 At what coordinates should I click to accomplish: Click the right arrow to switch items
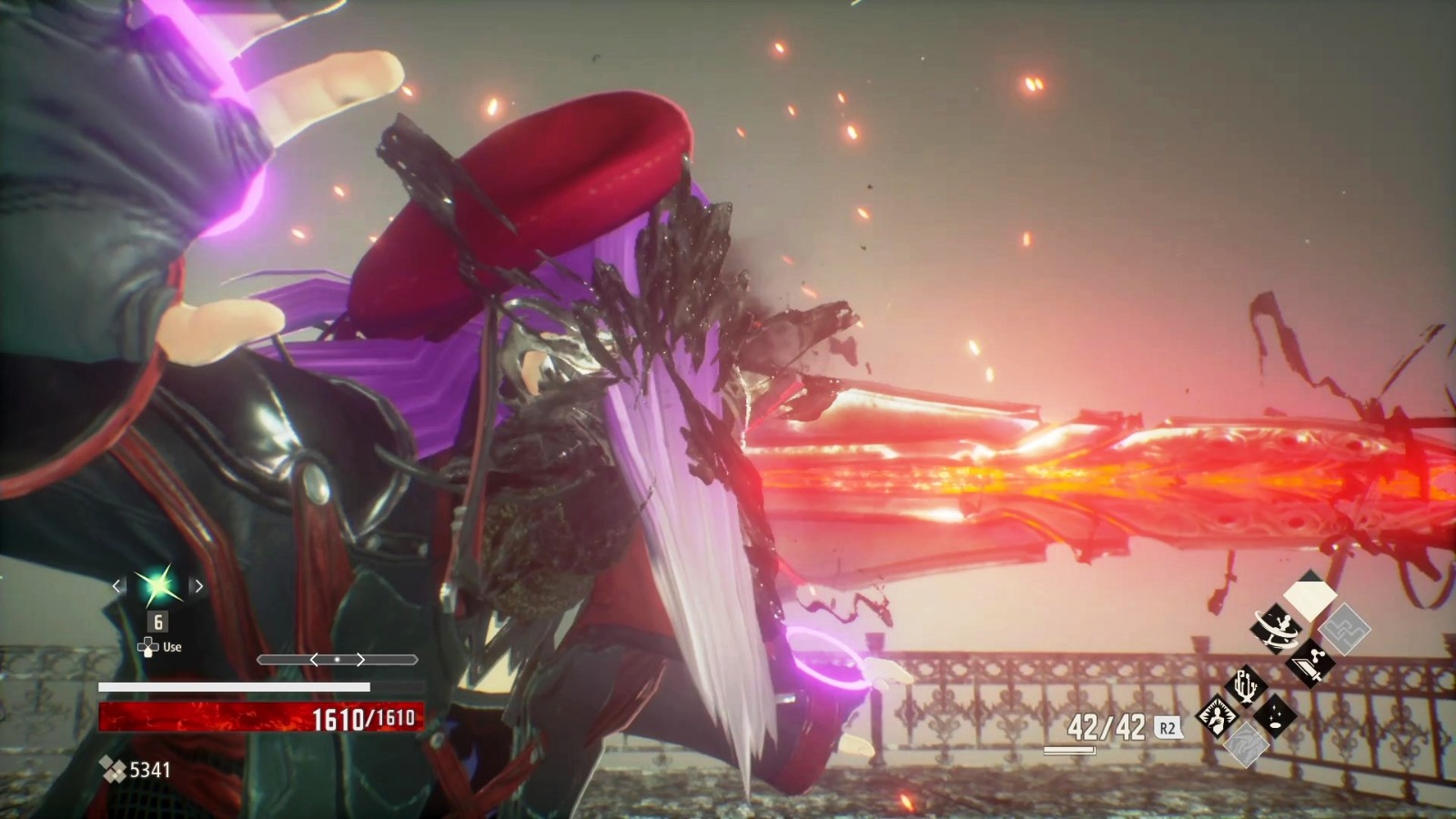pyautogui.click(x=197, y=586)
